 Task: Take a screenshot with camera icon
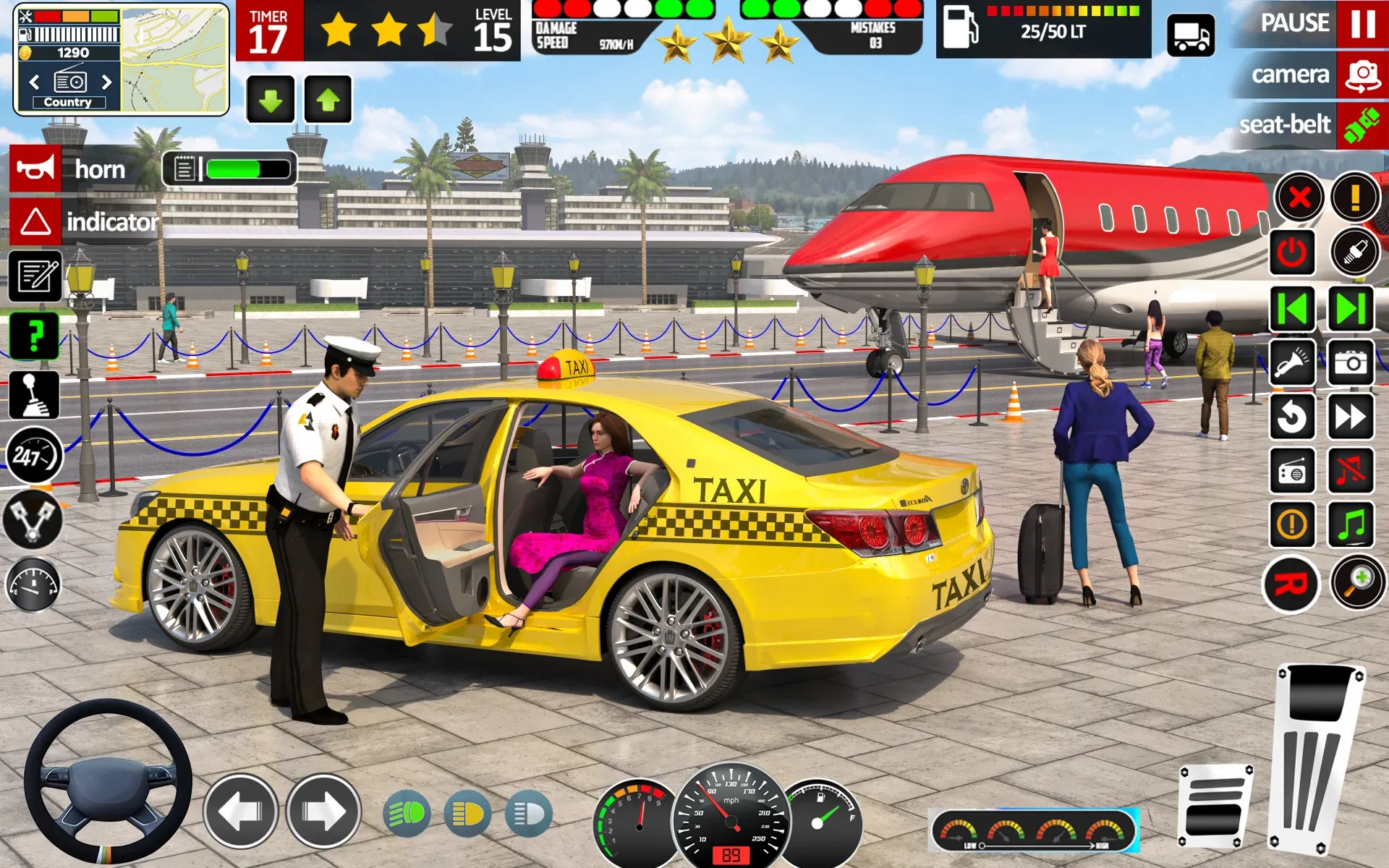pyautogui.click(x=1351, y=362)
